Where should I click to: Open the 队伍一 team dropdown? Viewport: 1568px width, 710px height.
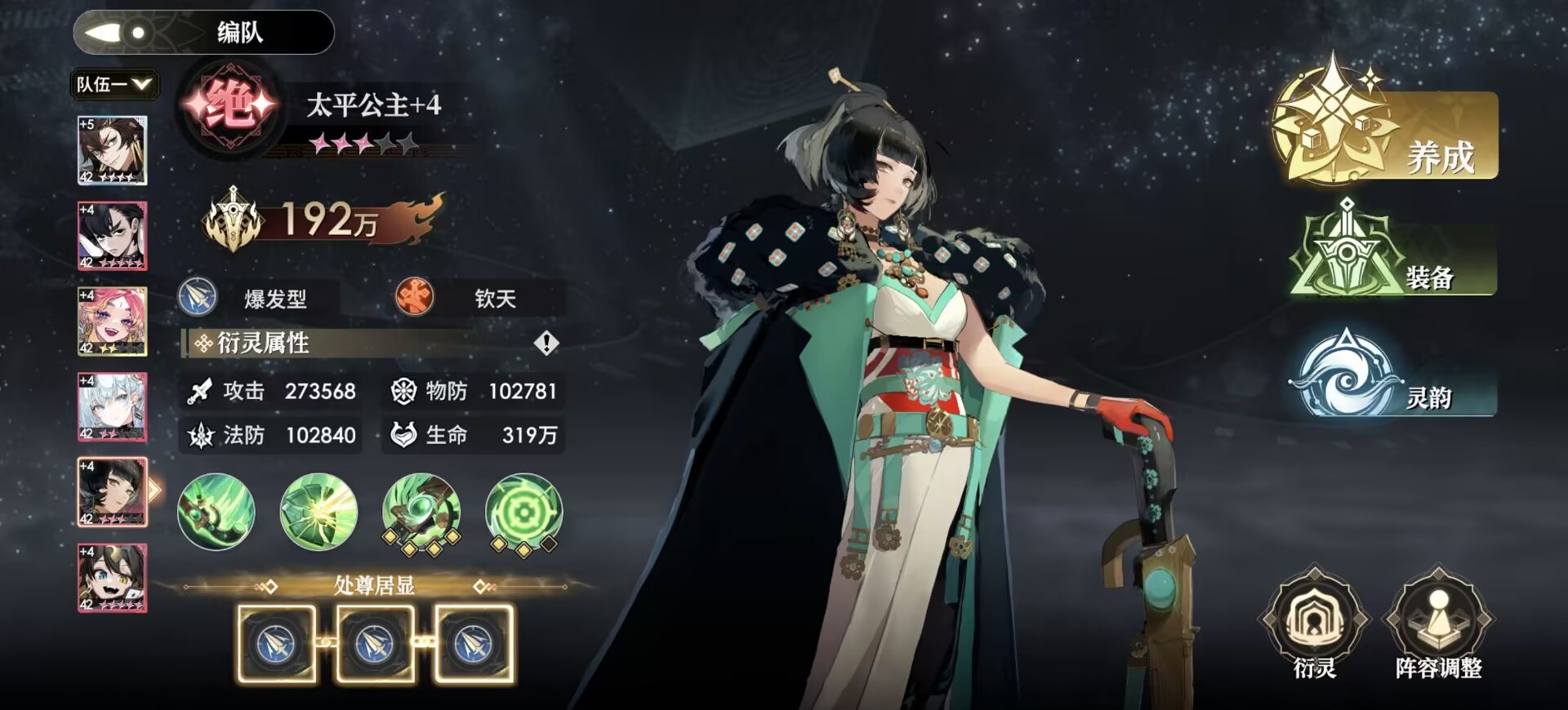114,84
